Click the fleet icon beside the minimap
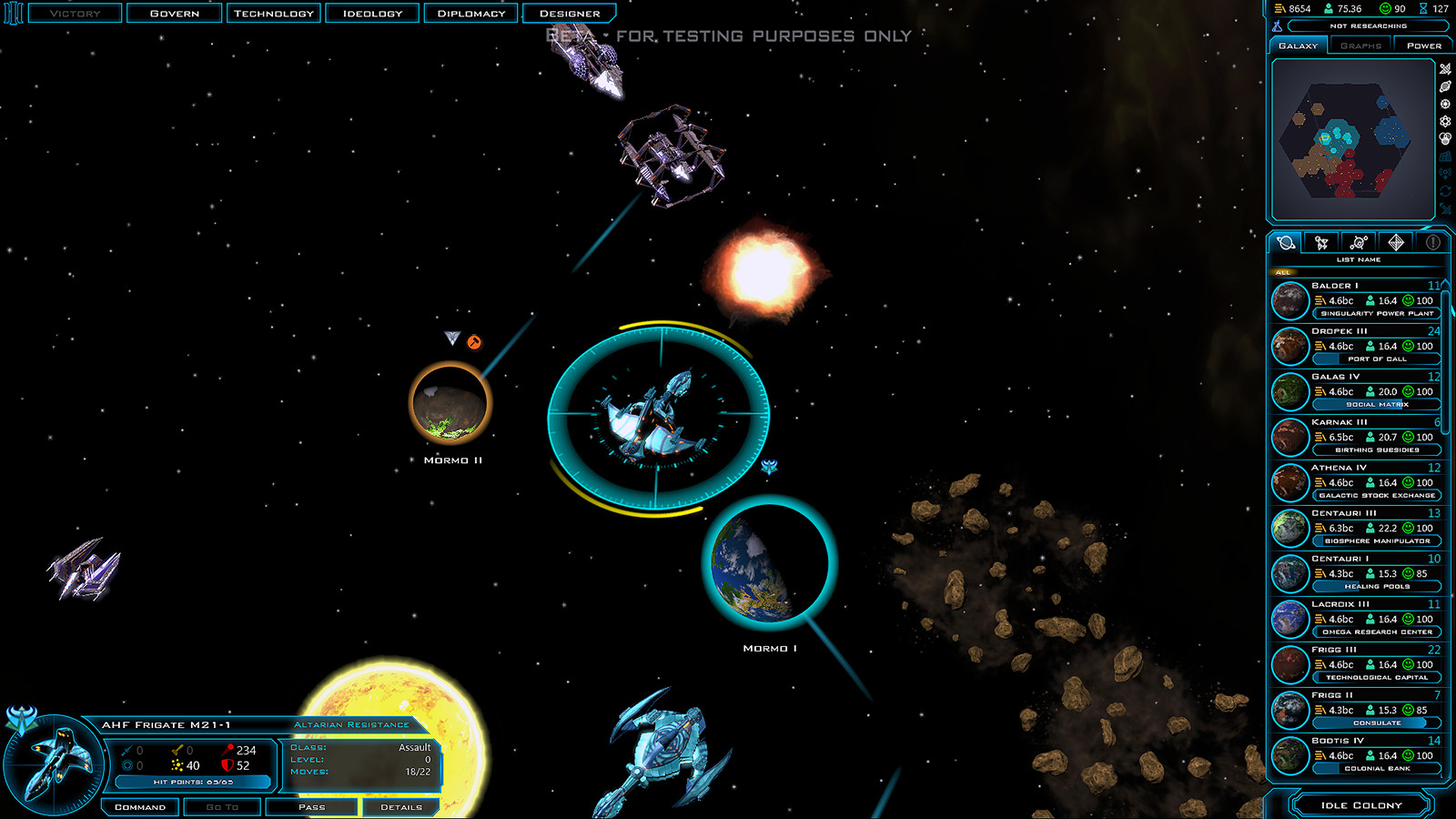The height and width of the screenshot is (819, 1456). click(1445, 69)
